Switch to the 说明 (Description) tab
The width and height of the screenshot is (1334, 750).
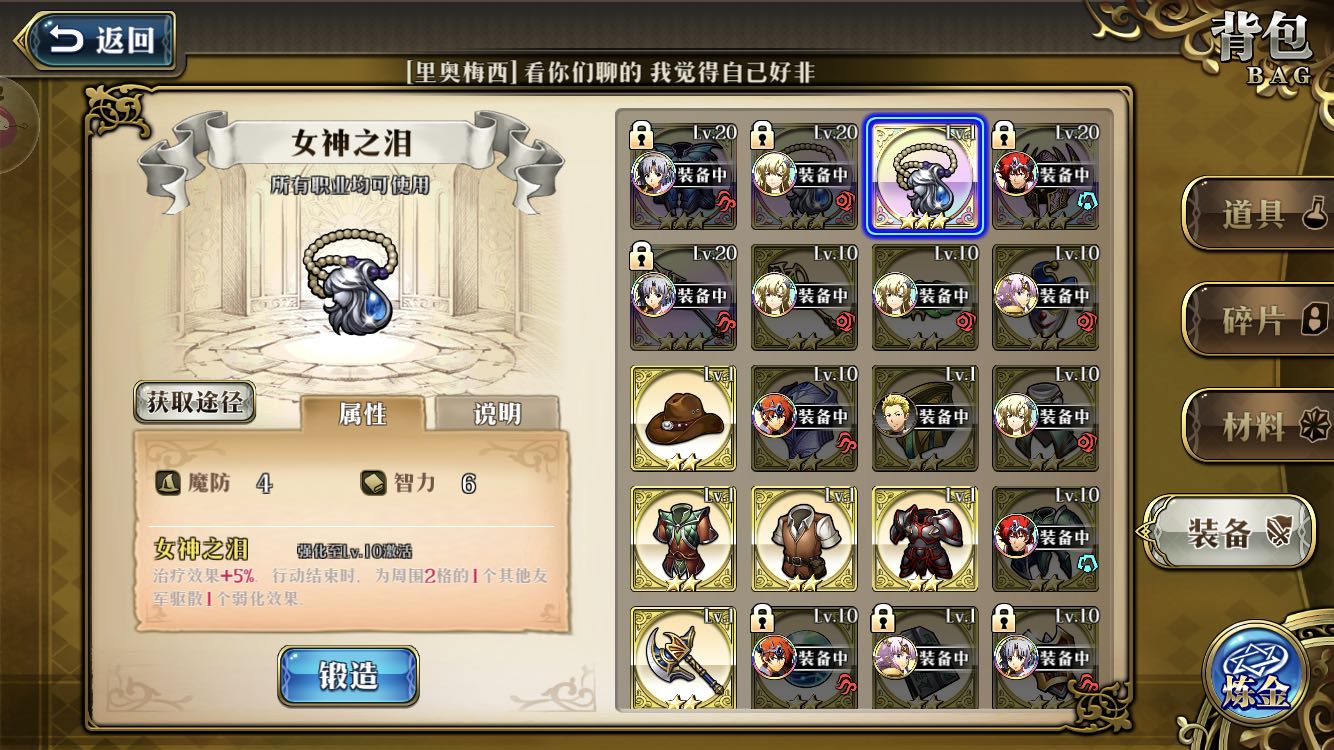click(496, 414)
